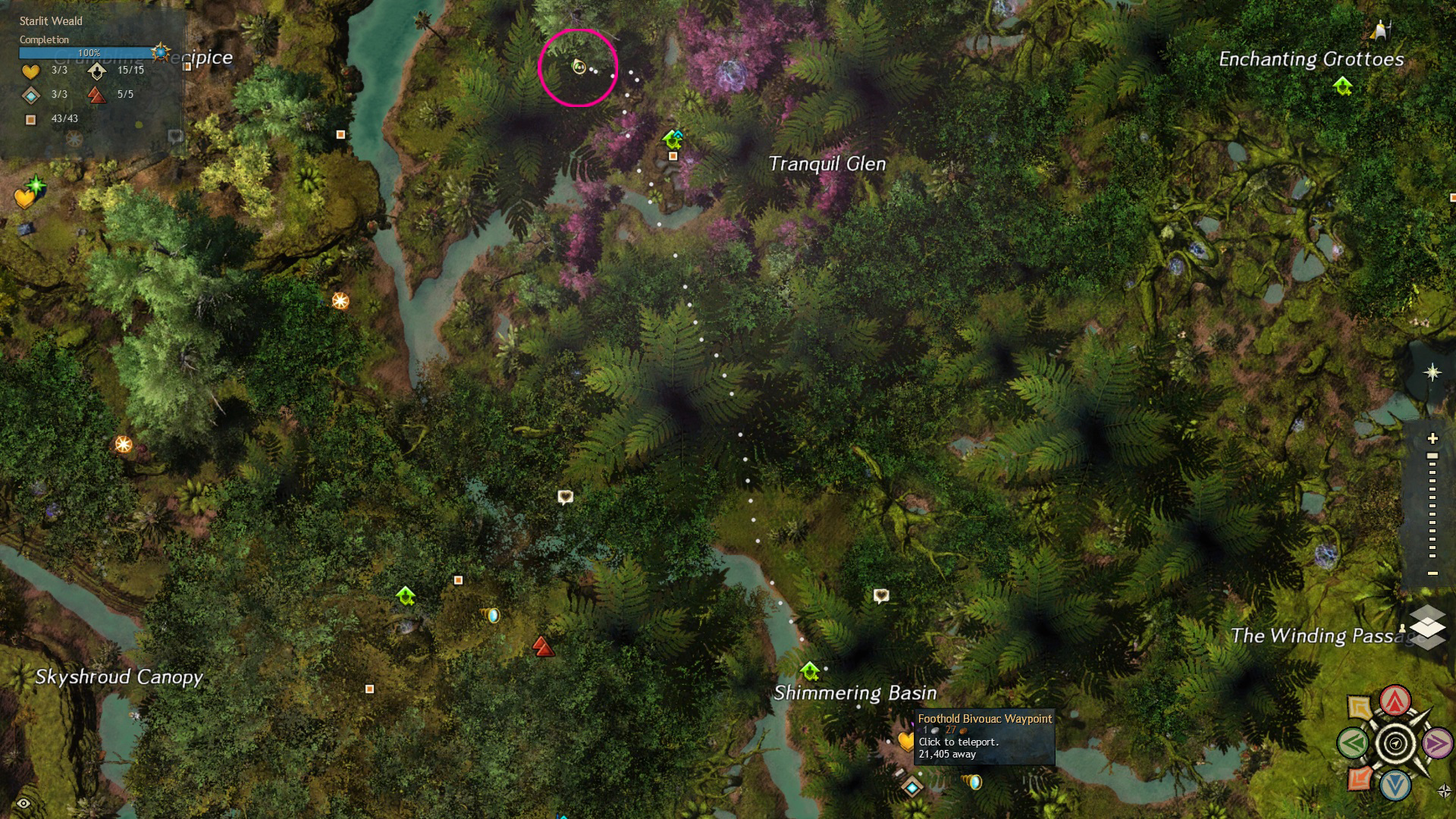This screenshot has height=819, width=1456.
Task: Select the waypoint above Shimmering Basin label
Action: click(x=810, y=671)
